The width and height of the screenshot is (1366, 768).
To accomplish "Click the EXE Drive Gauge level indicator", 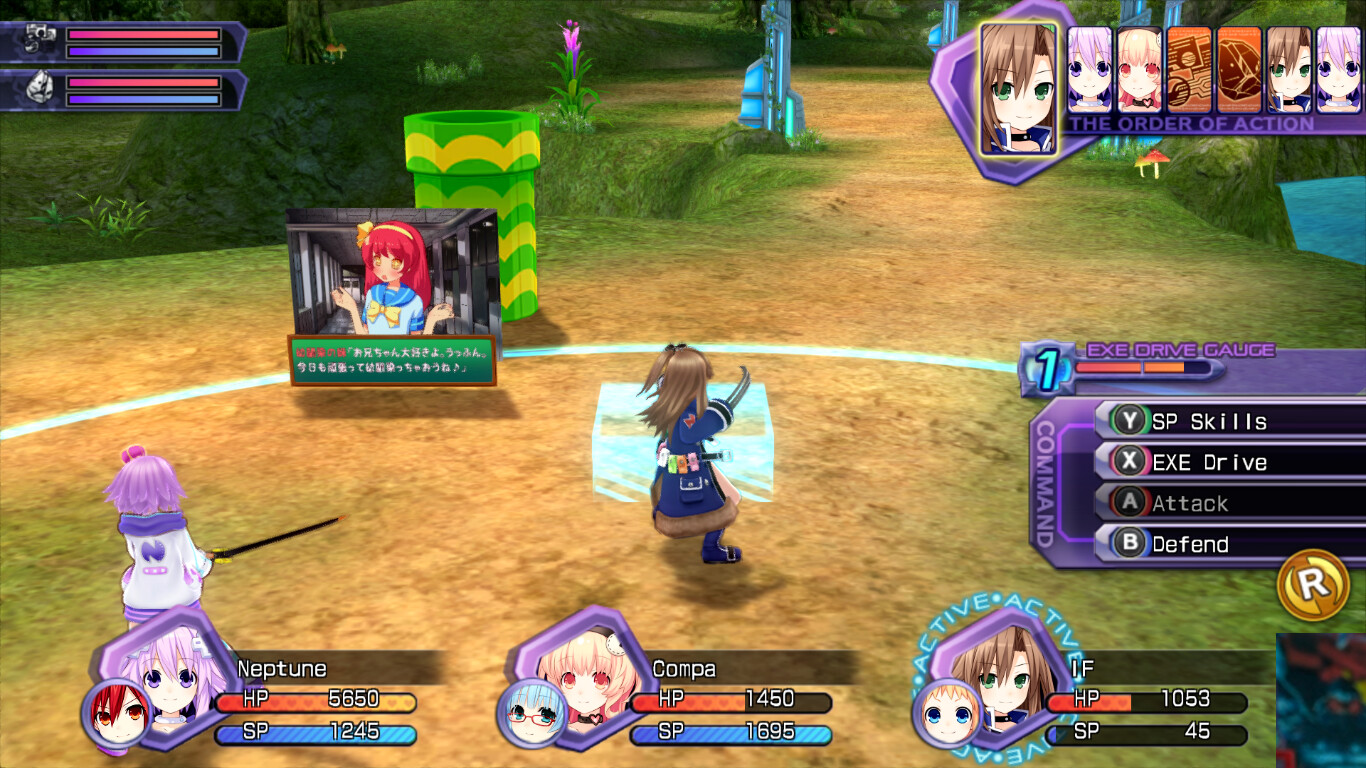I will tap(1045, 370).
